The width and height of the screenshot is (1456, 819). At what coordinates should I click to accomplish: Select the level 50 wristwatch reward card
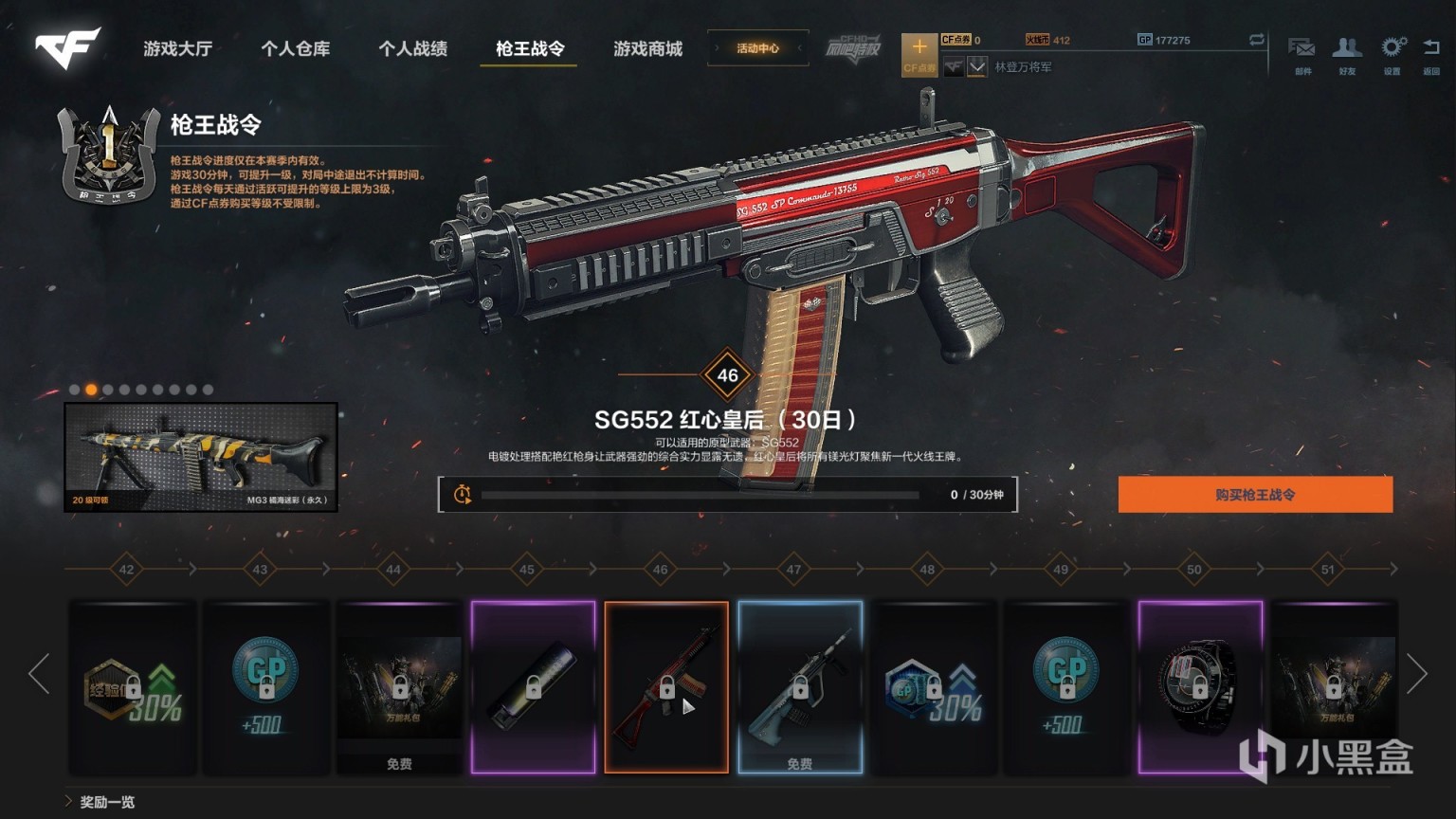coord(1200,686)
